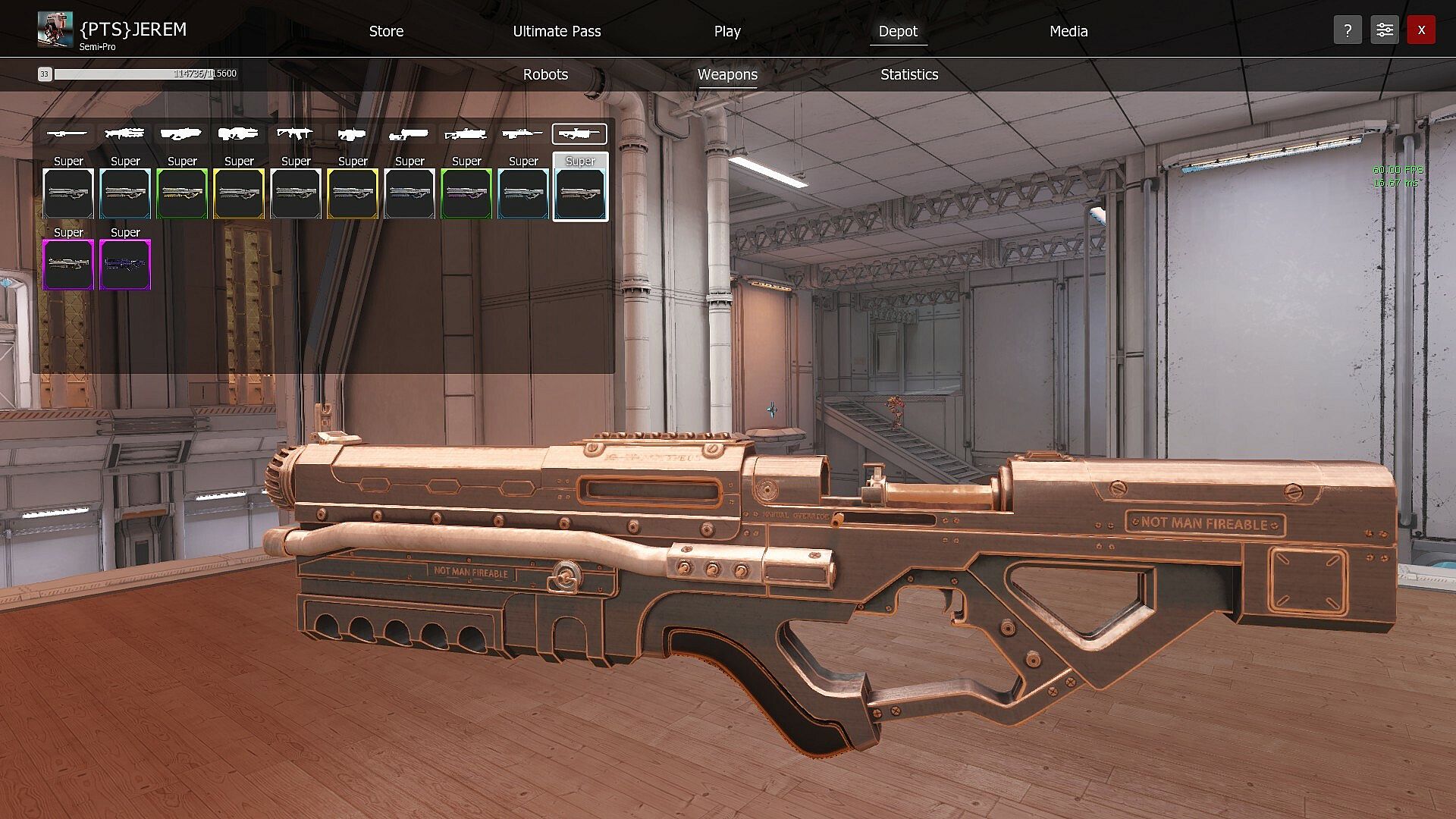Switch to the Robots tab
This screenshot has width=1456, height=819.
[545, 74]
